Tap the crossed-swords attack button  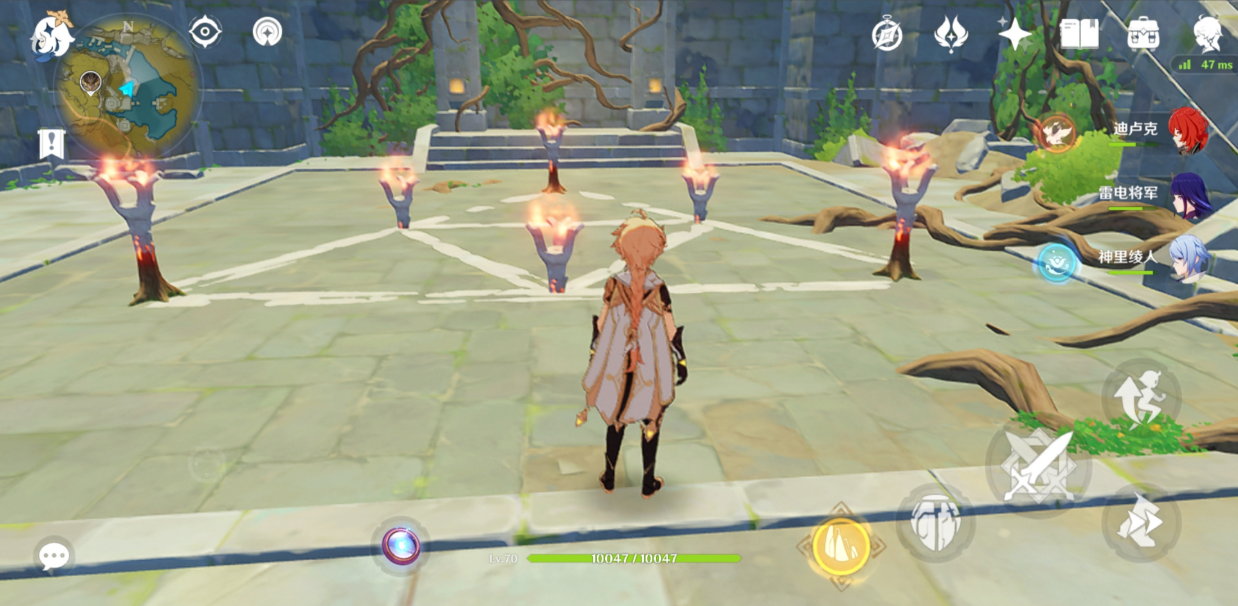tap(1036, 467)
